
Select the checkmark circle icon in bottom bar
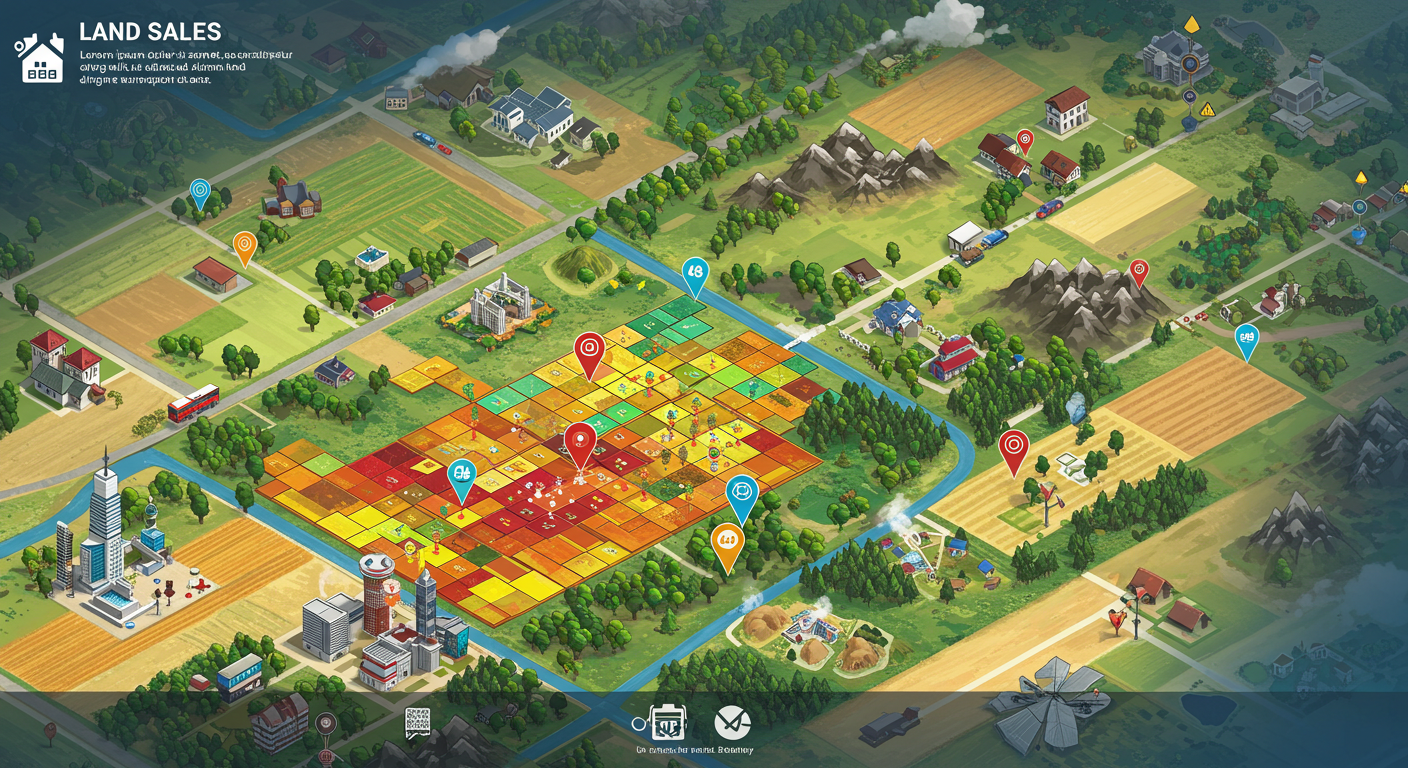[732, 722]
